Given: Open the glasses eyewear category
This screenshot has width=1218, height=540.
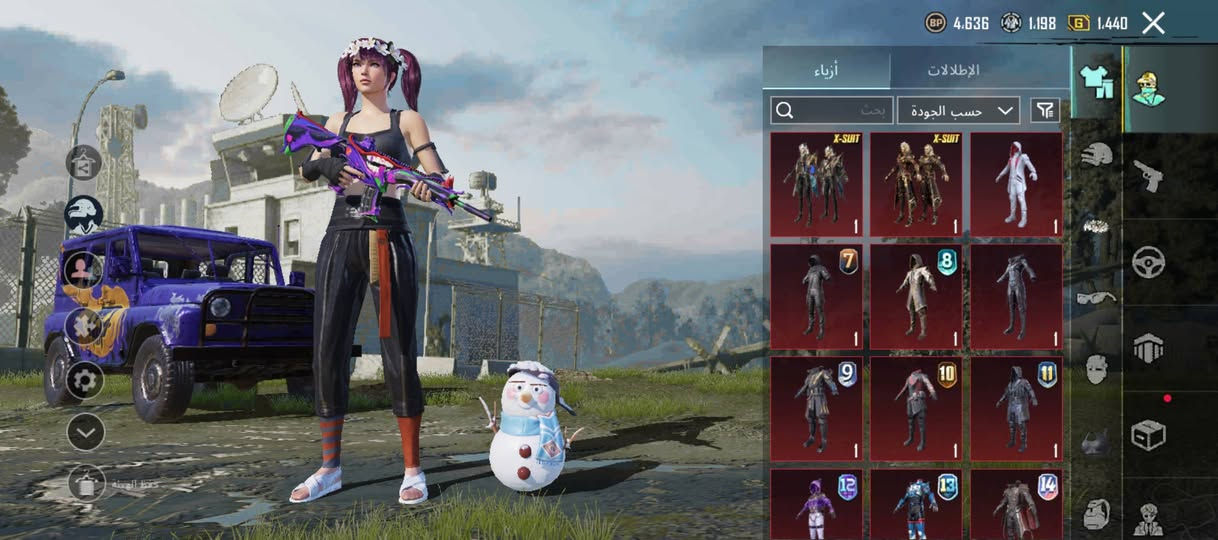Looking at the screenshot, I should coord(1097,297).
